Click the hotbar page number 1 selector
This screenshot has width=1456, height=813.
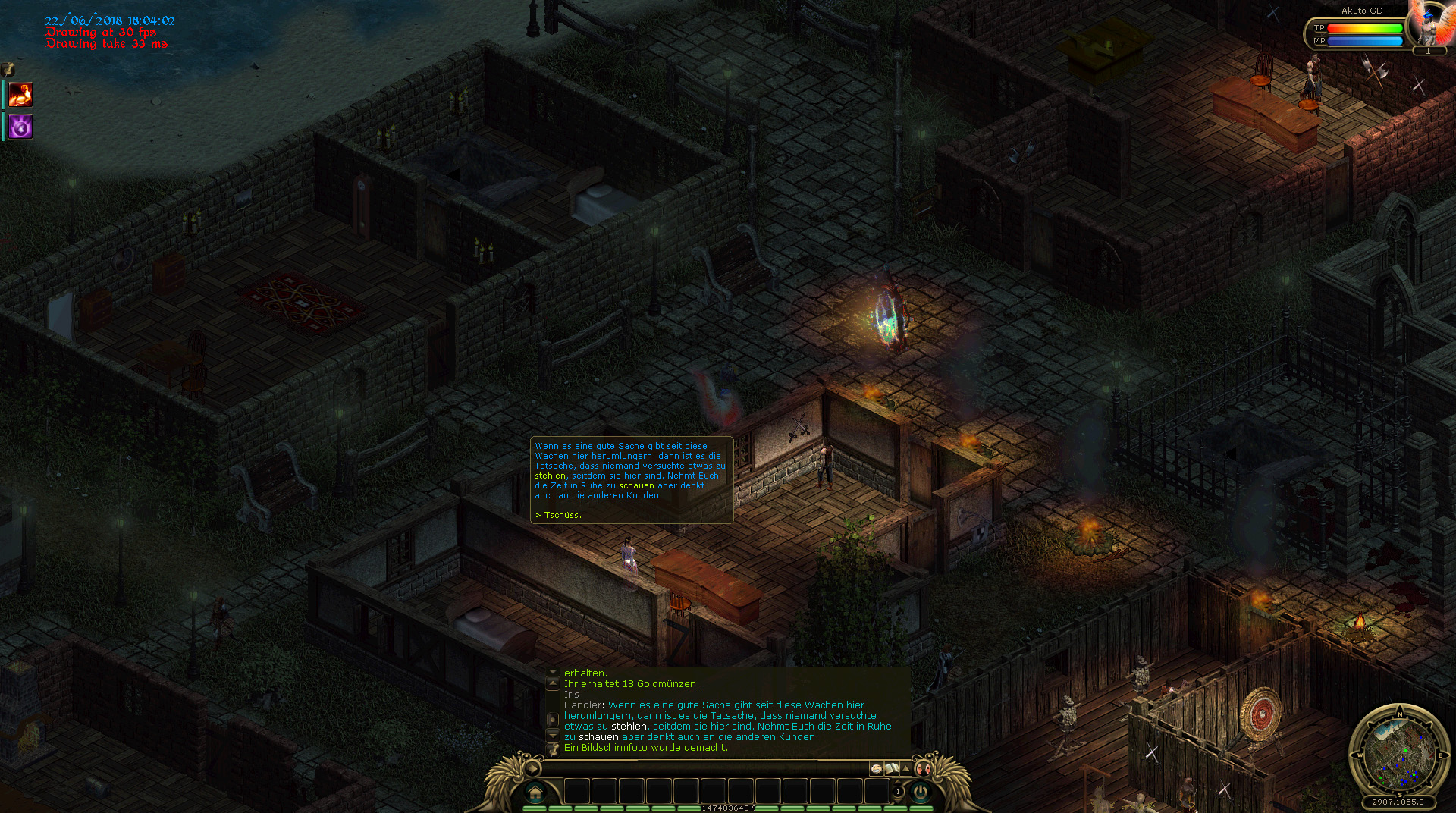point(899,792)
